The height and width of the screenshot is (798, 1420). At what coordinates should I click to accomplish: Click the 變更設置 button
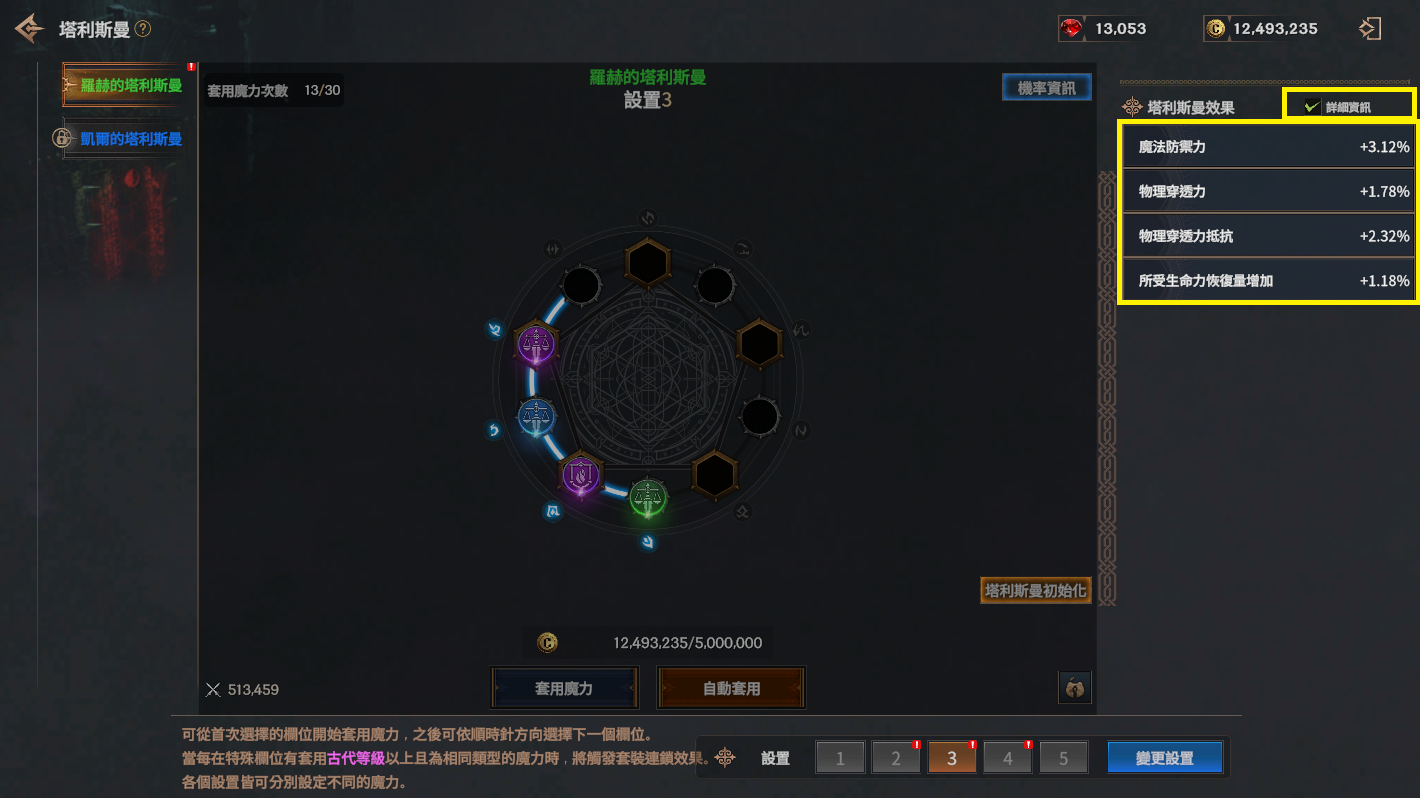pos(1165,758)
